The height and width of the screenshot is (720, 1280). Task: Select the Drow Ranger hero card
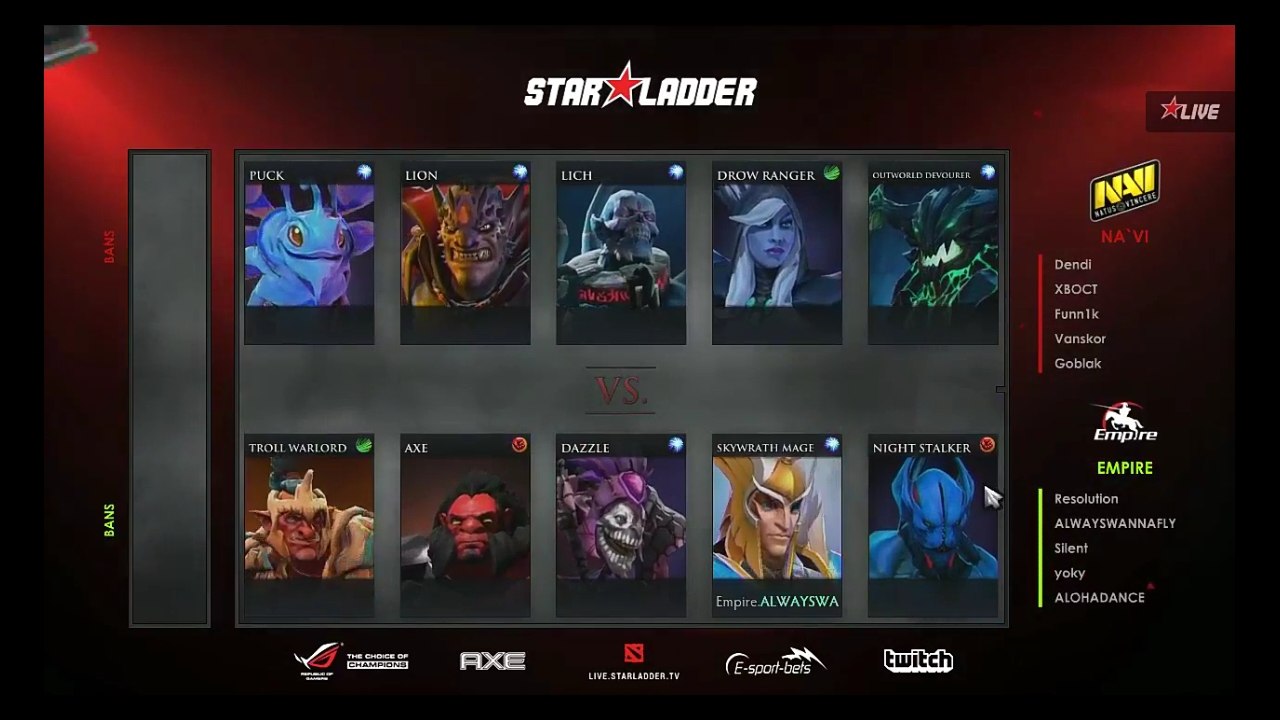[777, 253]
